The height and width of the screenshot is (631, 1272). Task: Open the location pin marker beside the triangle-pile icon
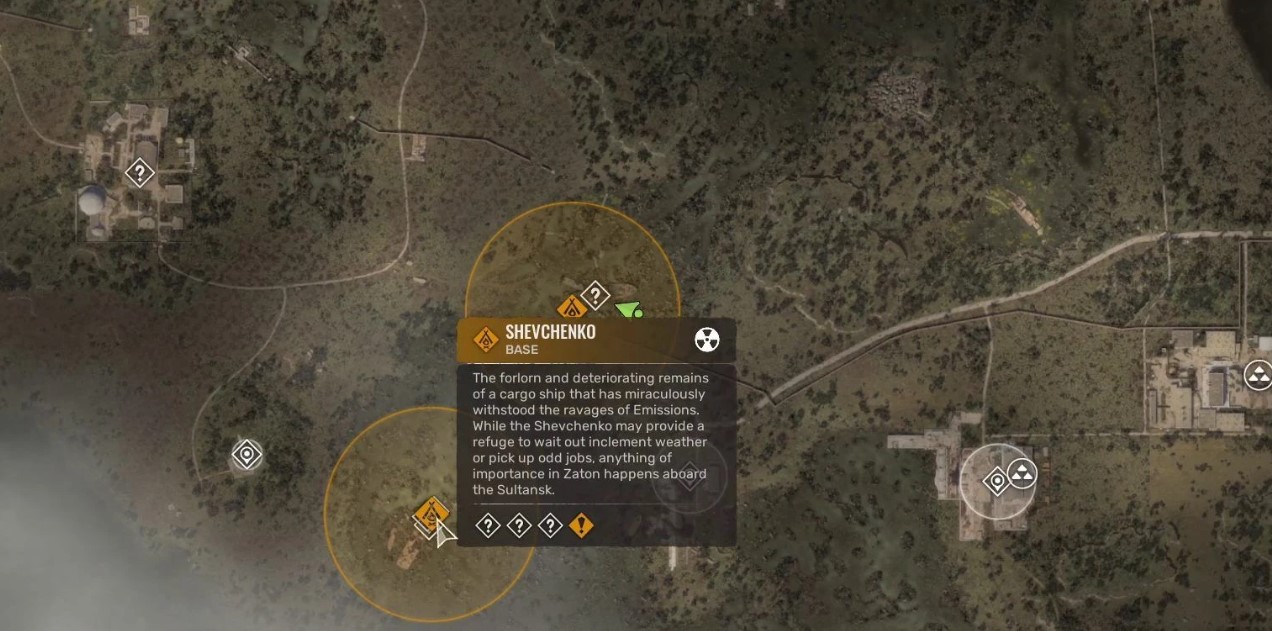point(996,482)
